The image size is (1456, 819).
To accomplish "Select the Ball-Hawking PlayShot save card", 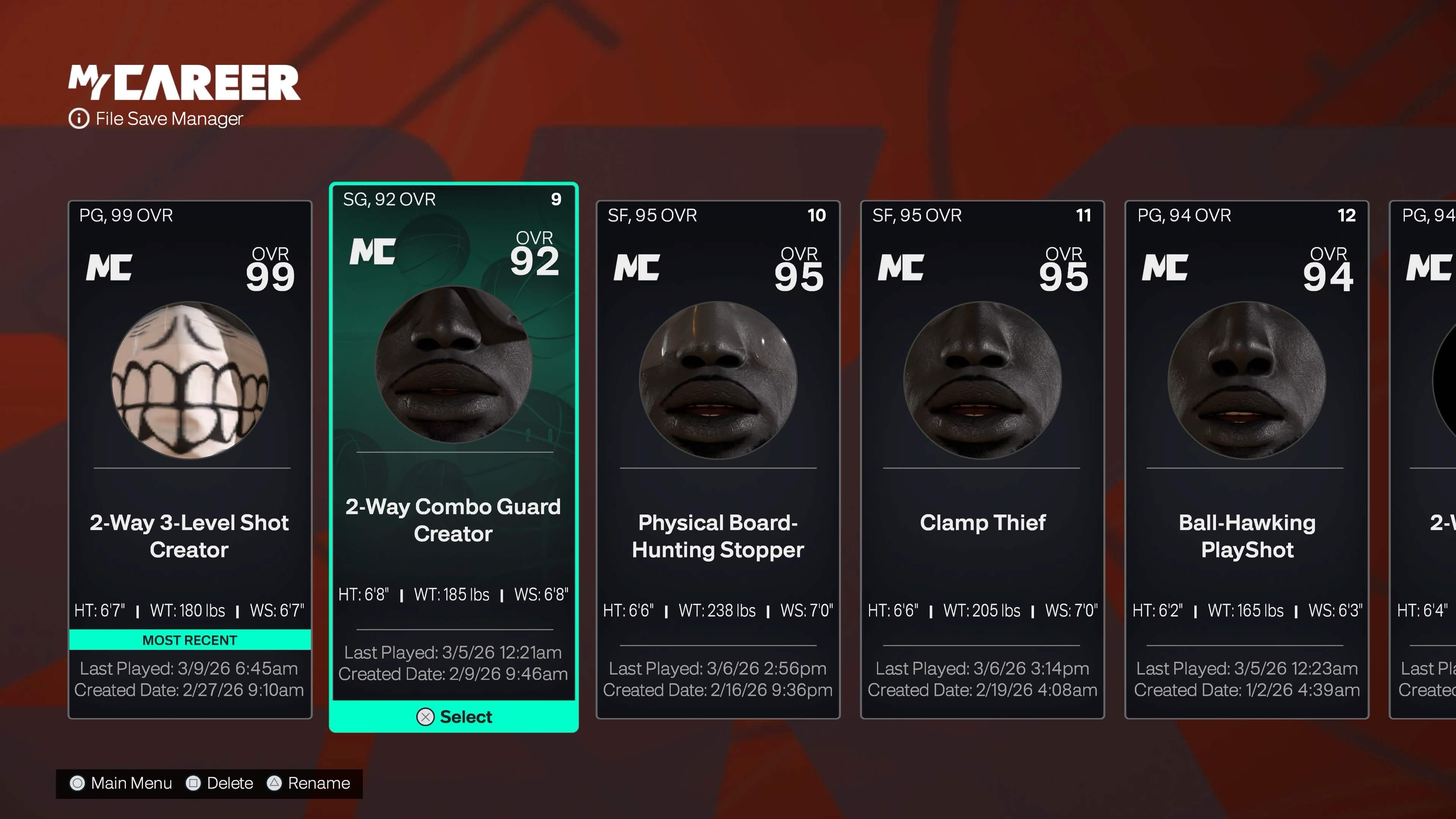I will pos(1247,459).
